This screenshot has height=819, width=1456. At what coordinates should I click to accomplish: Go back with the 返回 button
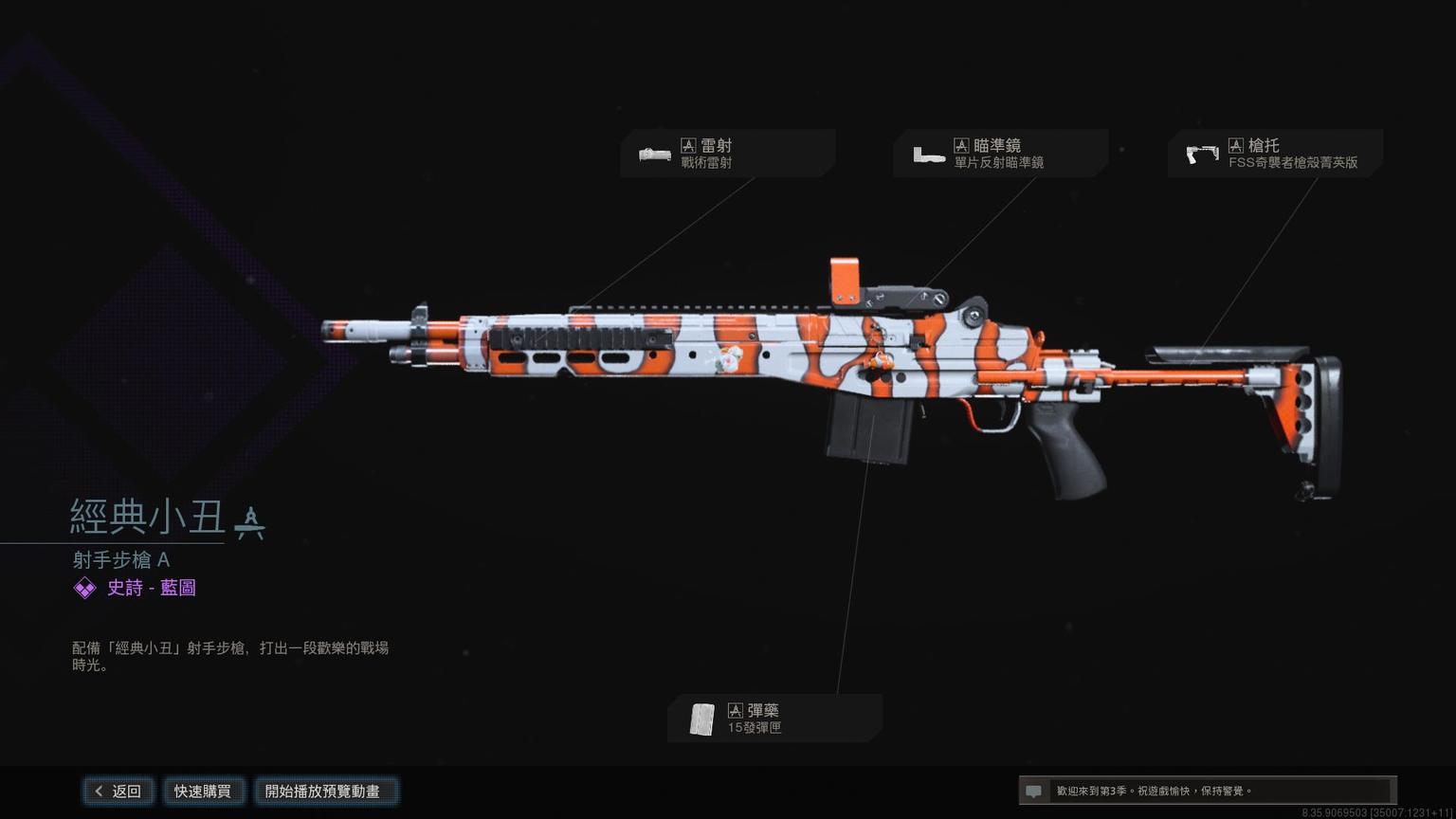click(118, 792)
